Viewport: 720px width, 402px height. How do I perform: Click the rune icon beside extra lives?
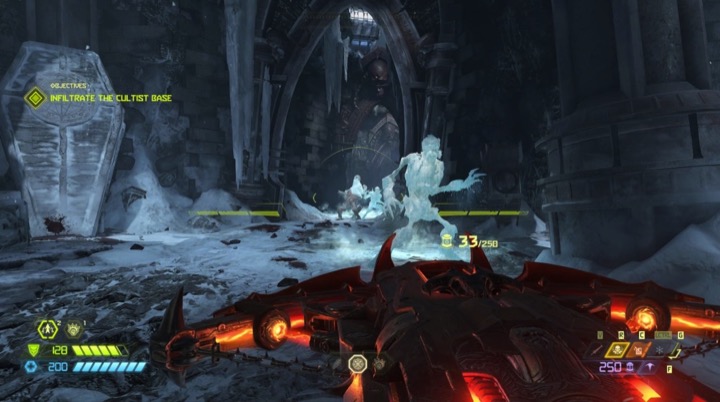tap(74, 327)
